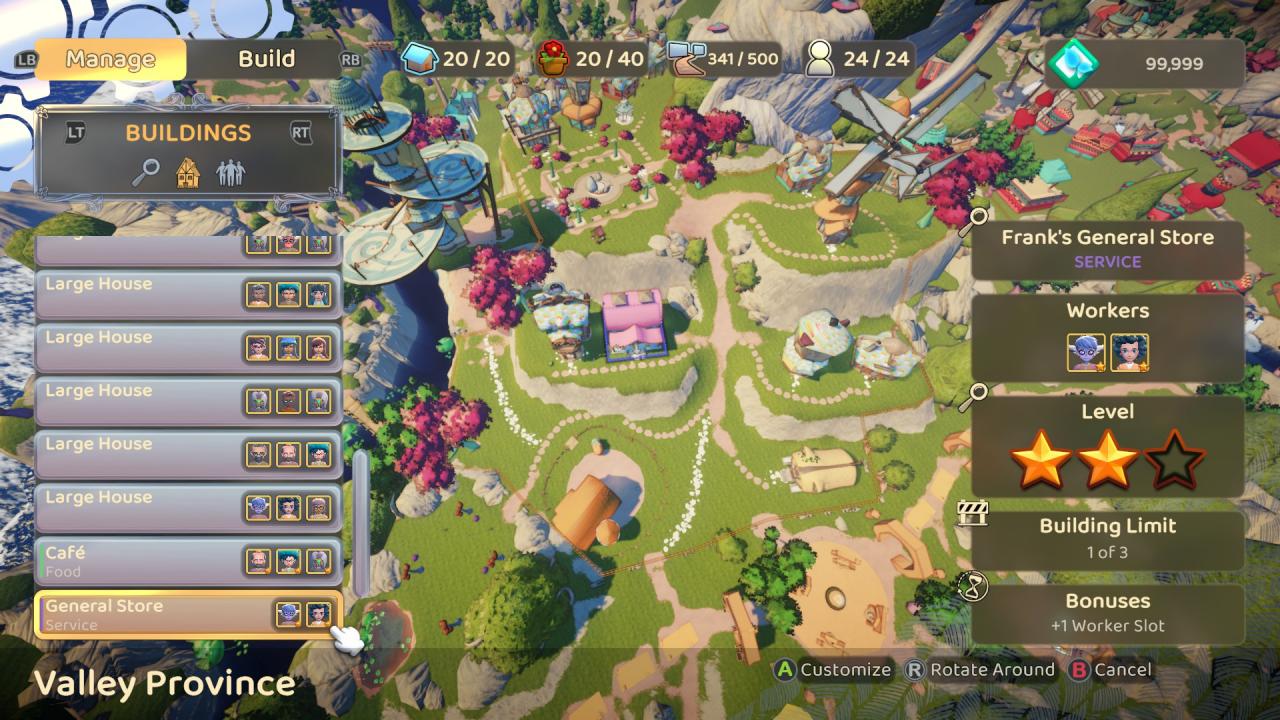Select the villagers filter icon
This screenshot has width=1280, height=720.
[230, 173]
